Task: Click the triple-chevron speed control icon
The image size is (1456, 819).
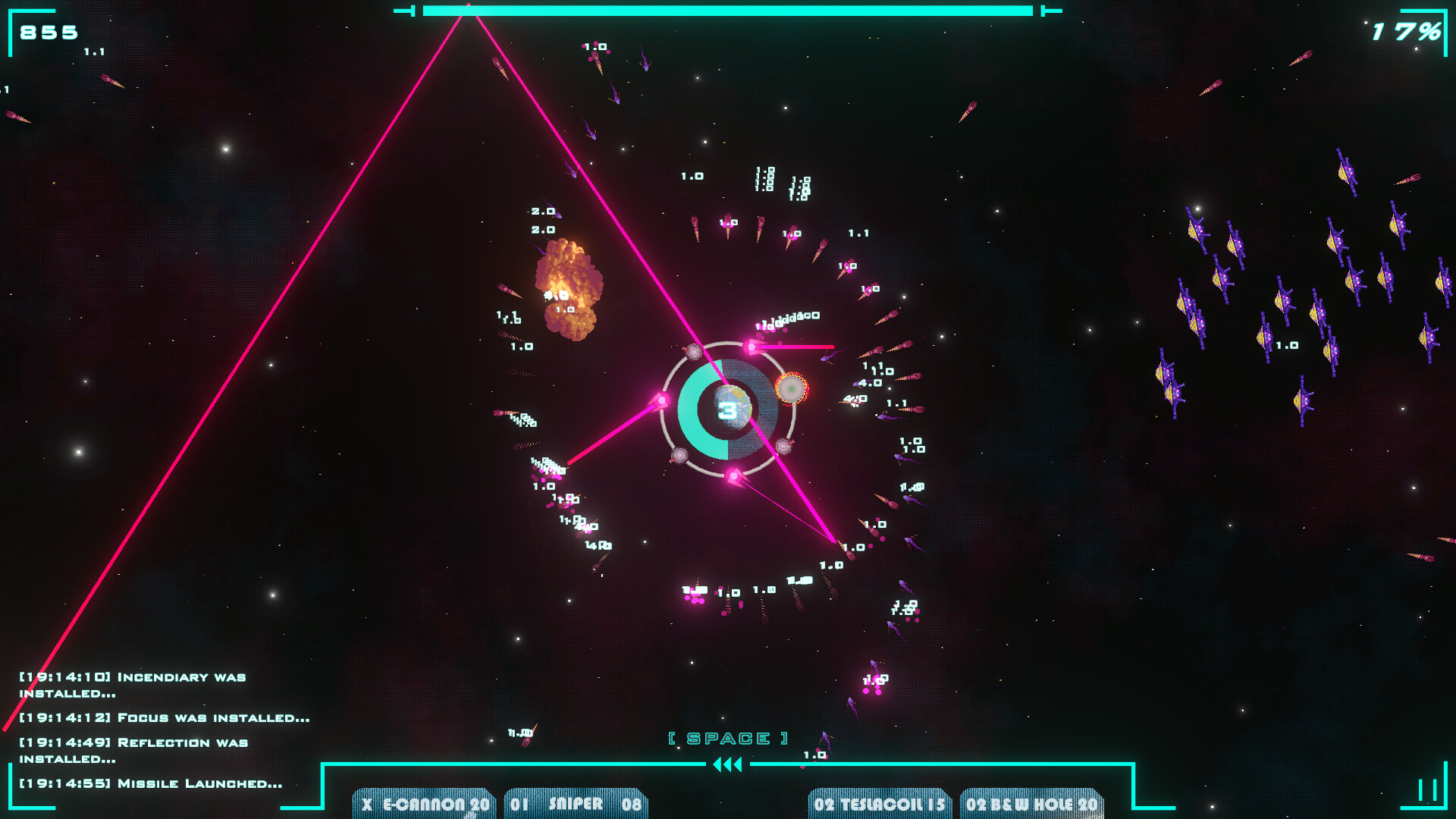Action: click(727, 765)
